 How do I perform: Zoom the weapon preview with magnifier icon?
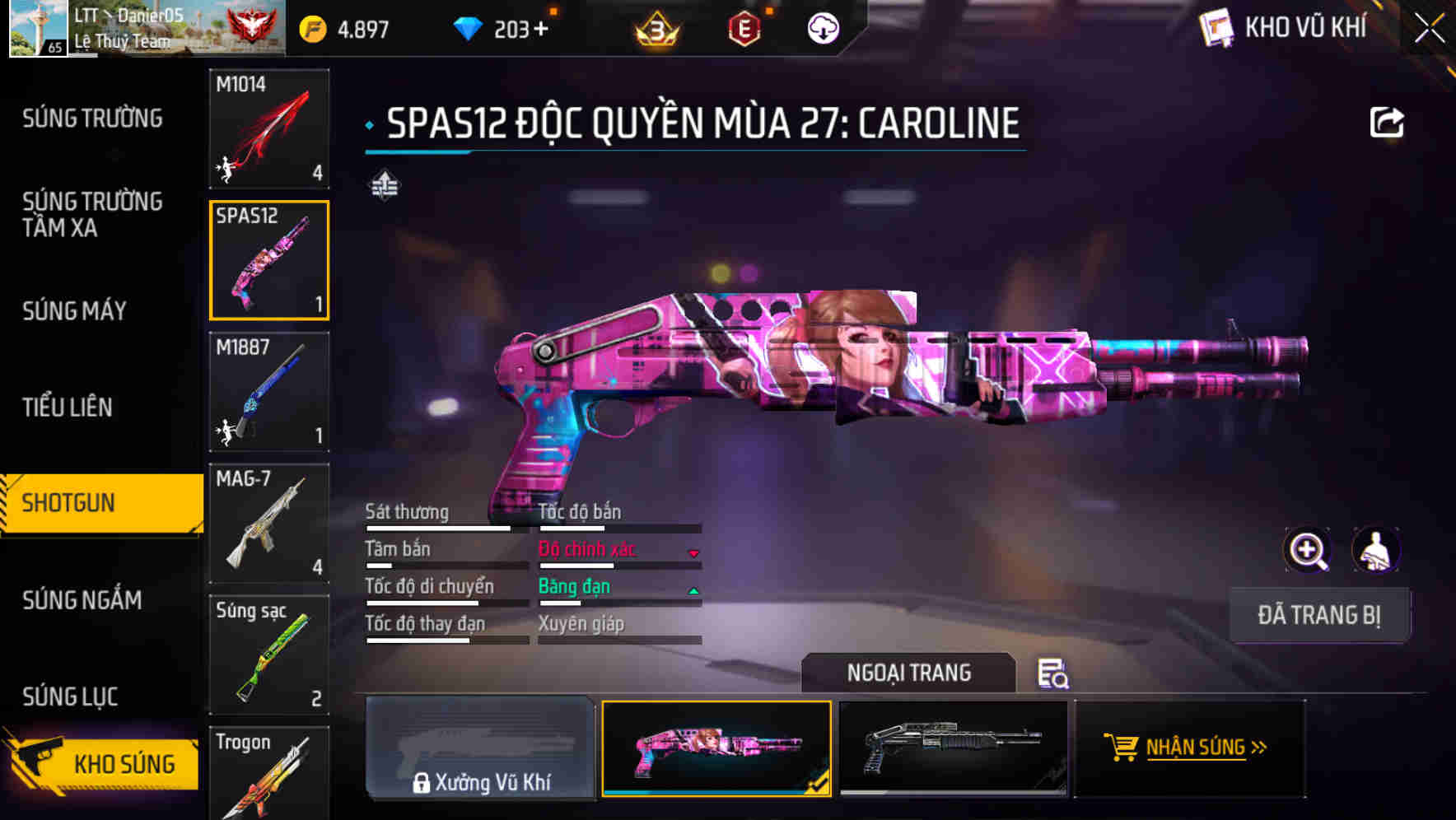pyautogui.click(x=1308, y=550)
